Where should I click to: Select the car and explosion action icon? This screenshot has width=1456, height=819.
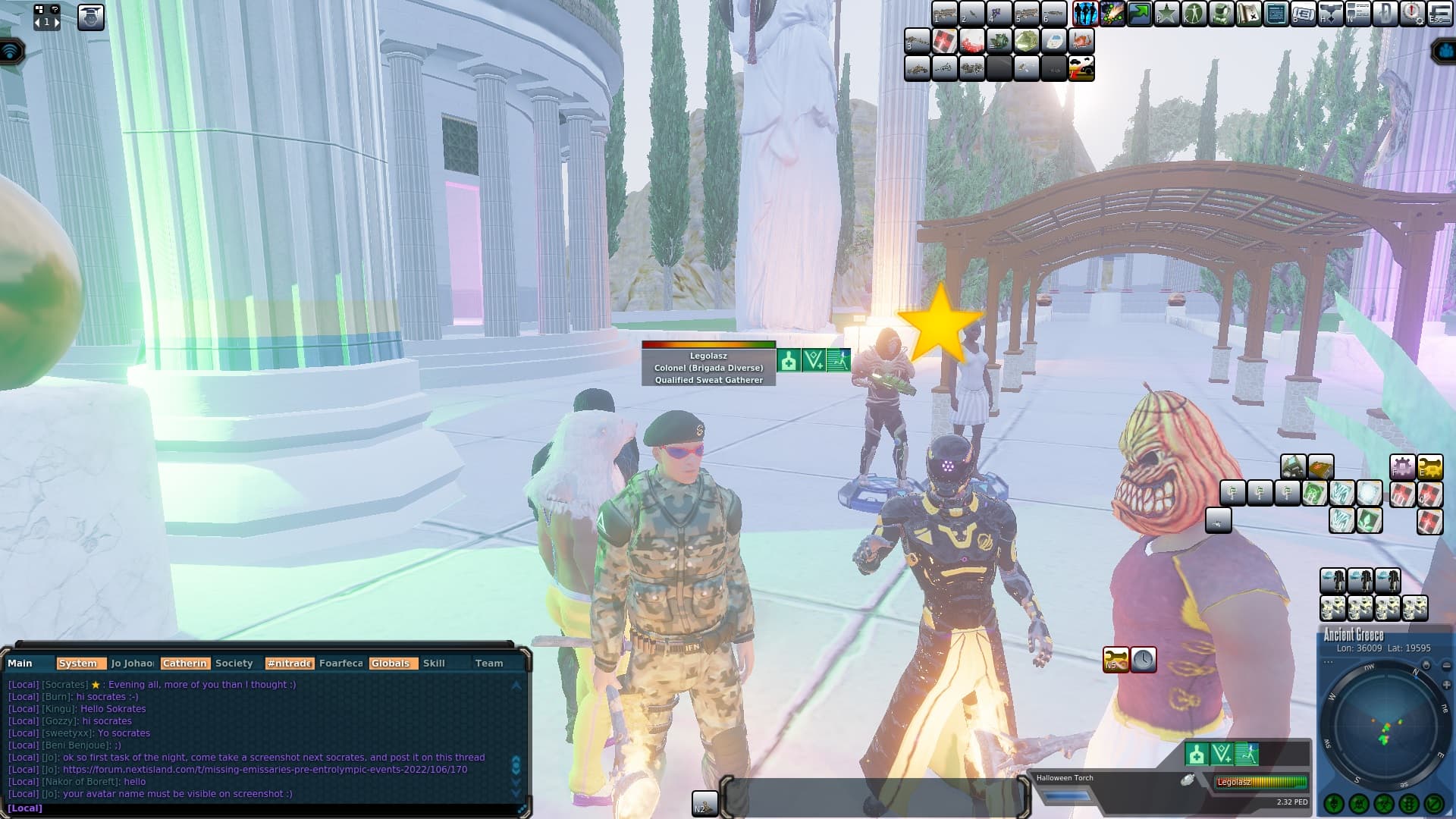click(1081, 68)
